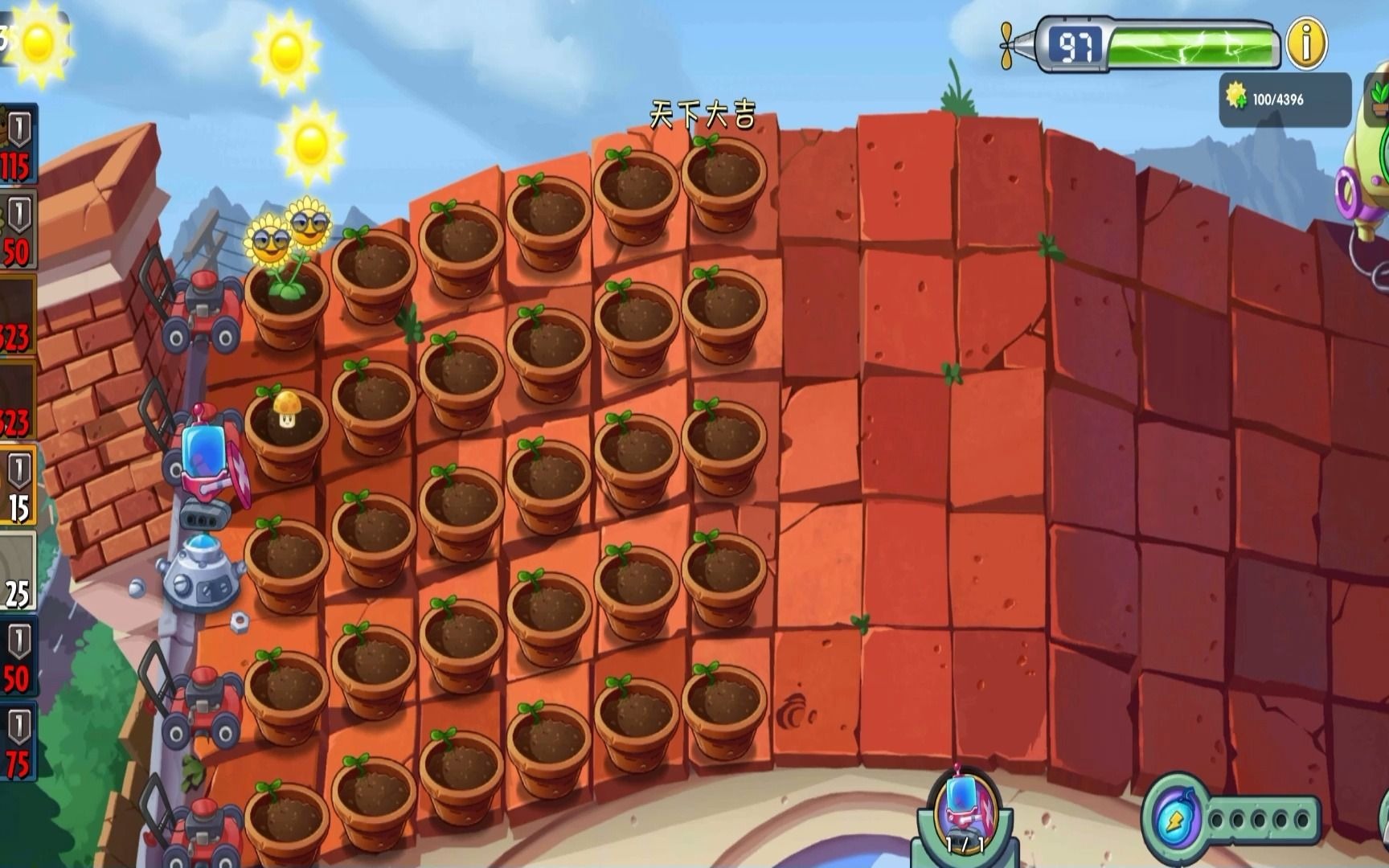Open the yellow info button
This screenshot has height=868, width=1389.
[x=1306, y=43]
